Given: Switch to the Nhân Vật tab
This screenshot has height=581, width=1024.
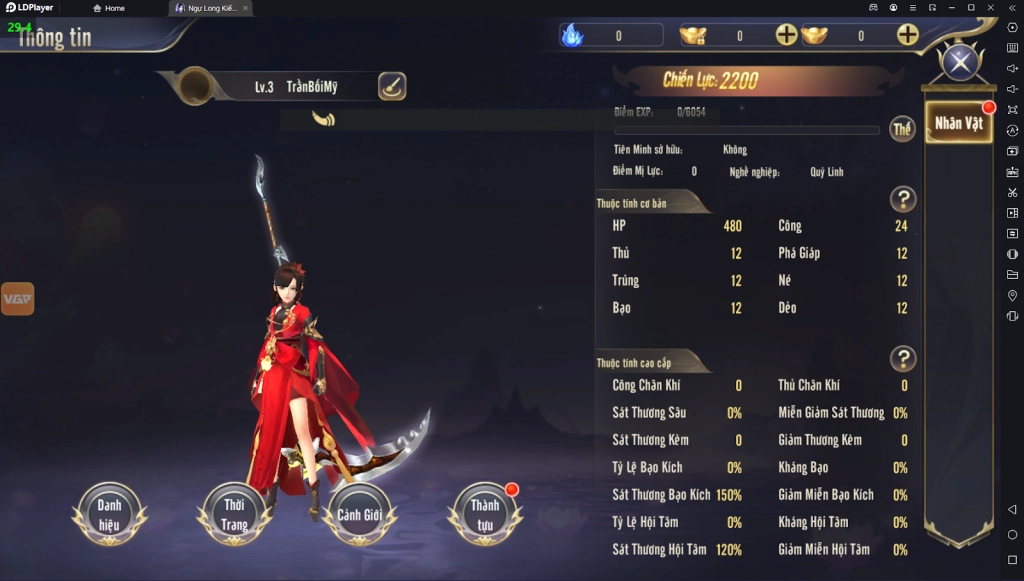Looking at the screenshot, I should point(958,123).
